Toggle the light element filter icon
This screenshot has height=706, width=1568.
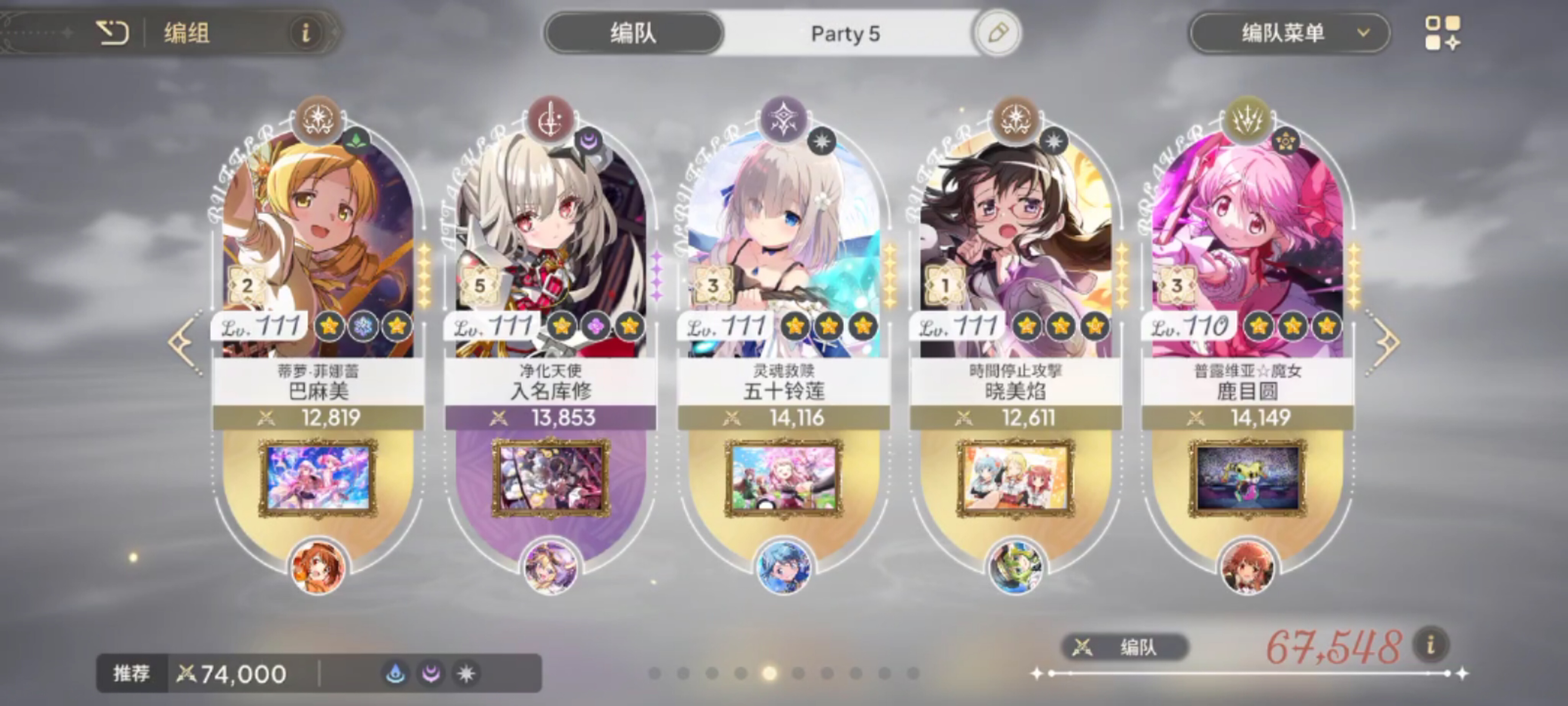click(x=465, y=673)
